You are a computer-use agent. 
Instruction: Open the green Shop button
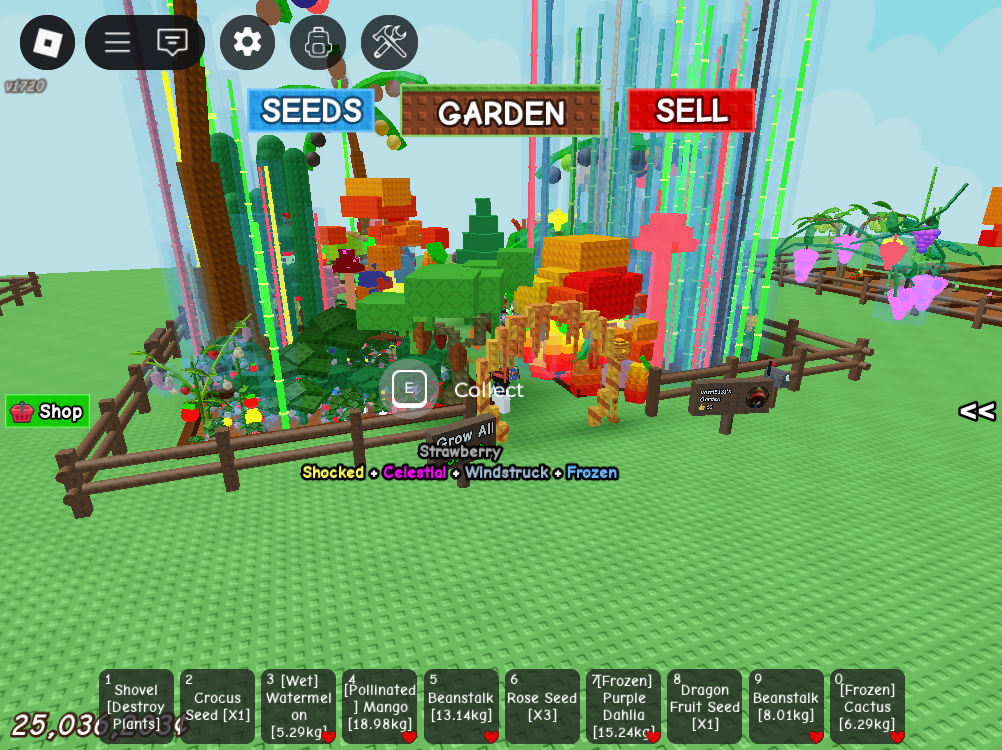point(48,411)
